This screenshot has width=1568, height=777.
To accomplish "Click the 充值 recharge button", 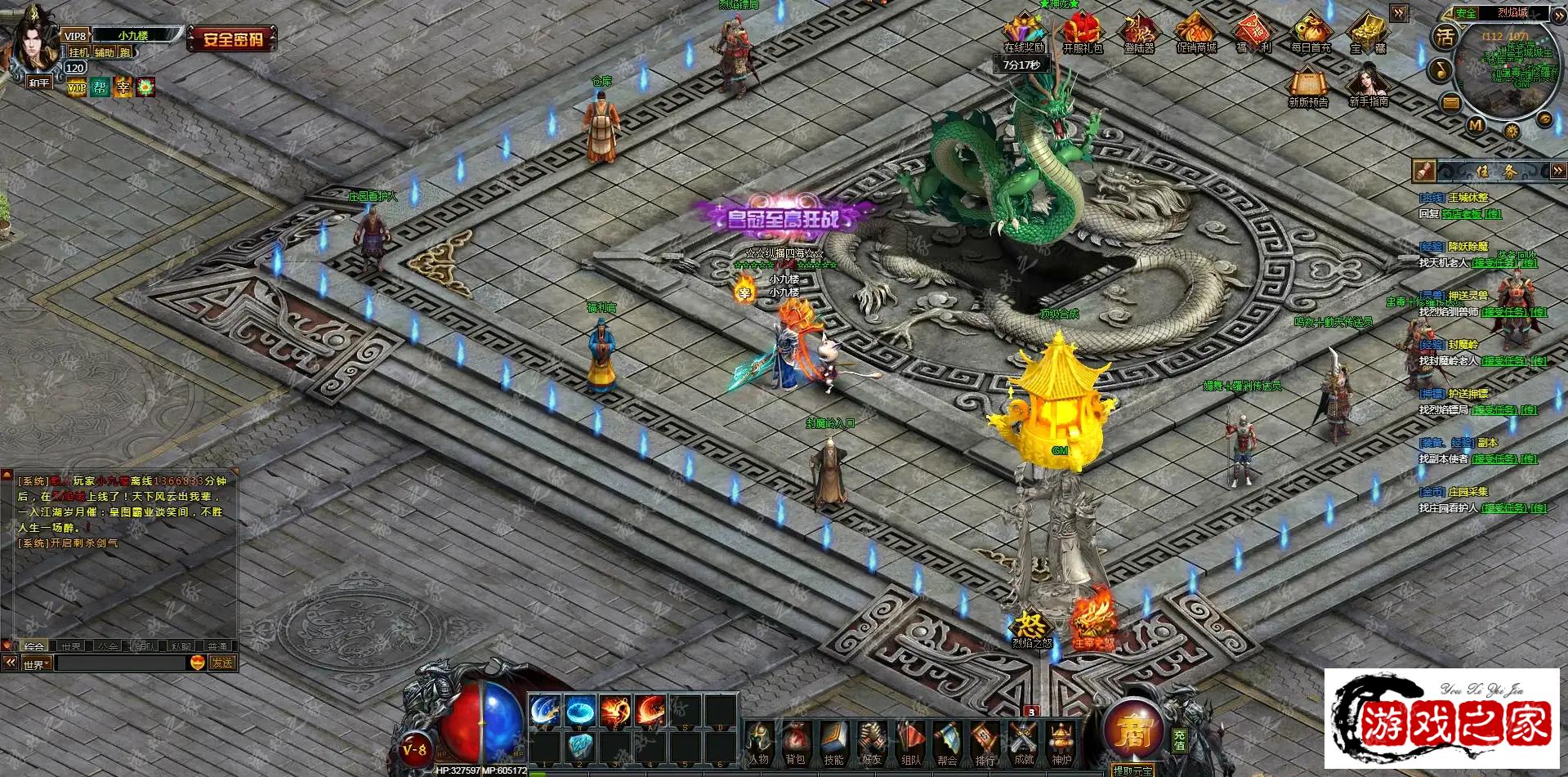I will 1179,740.
